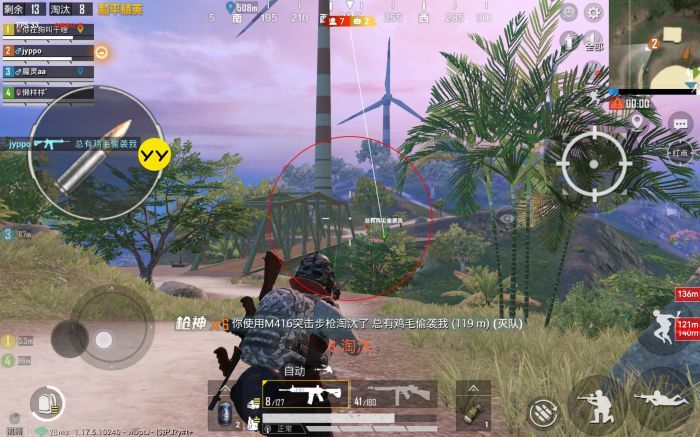This screenshot has height=437, width=700.
Task: Toggle the 全部 voice speaker channel
Action: 593,42
